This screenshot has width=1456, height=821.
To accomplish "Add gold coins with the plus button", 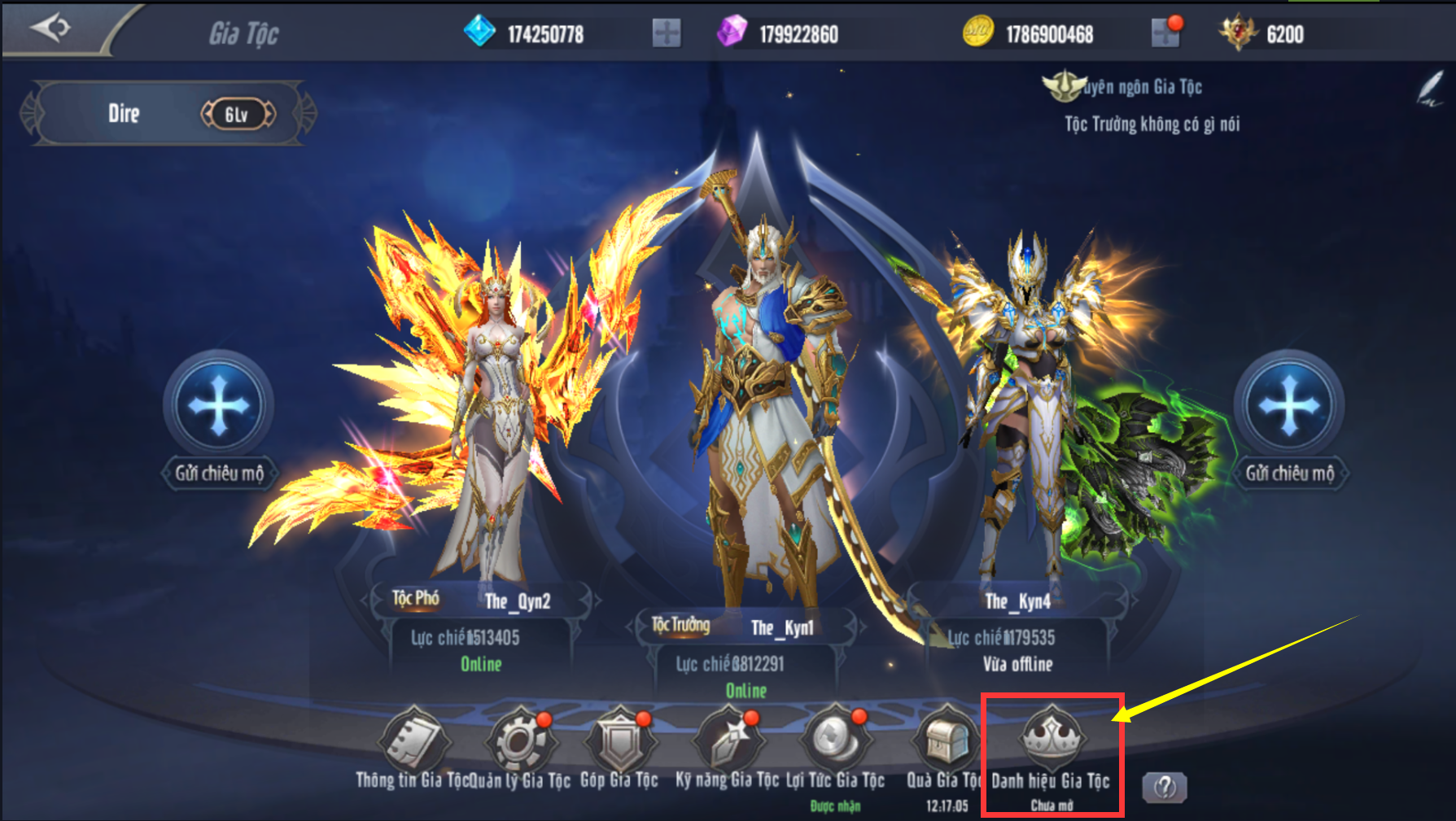I will (1165, 33).
